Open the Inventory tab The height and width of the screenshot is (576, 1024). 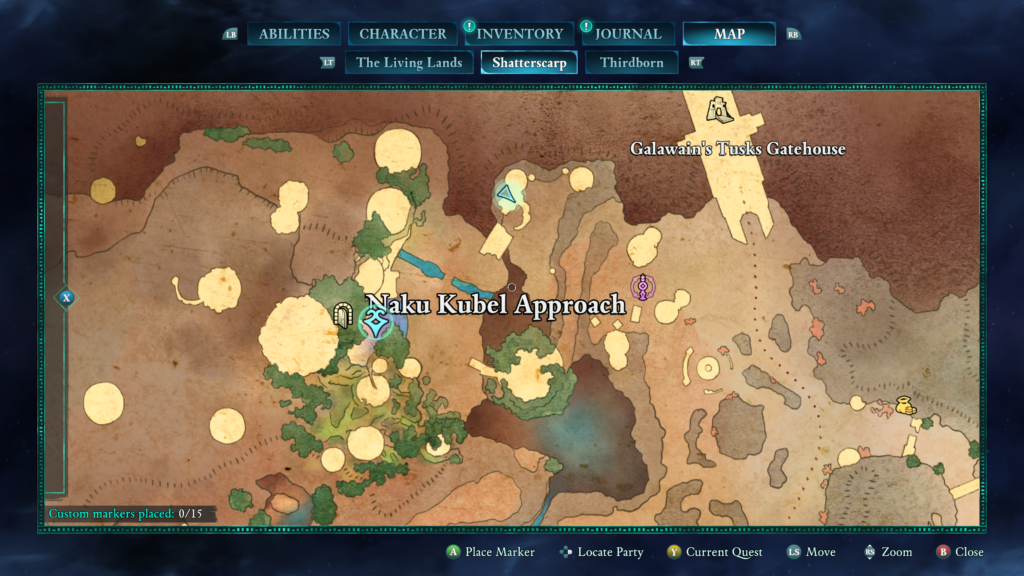(520, 34)
